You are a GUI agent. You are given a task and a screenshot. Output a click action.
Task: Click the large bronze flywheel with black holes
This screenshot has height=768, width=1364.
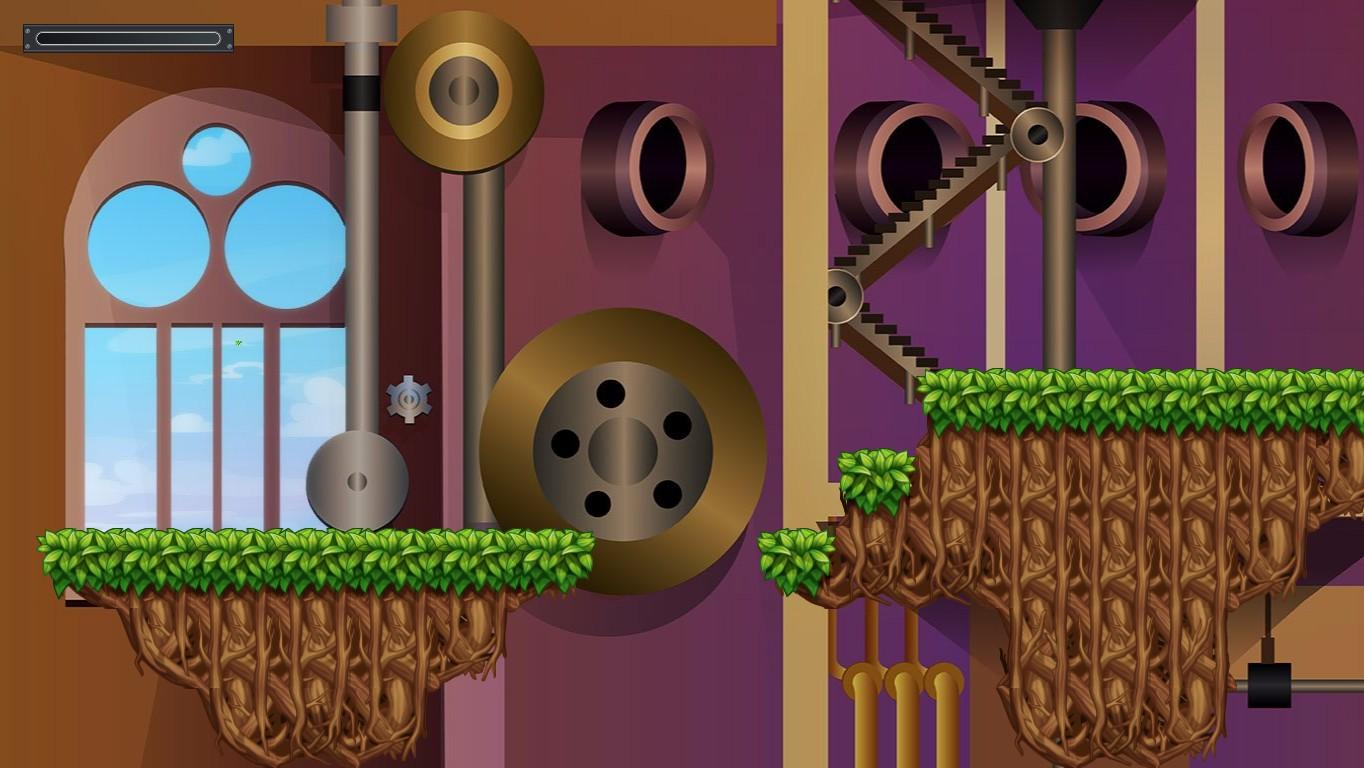(623, 450)
